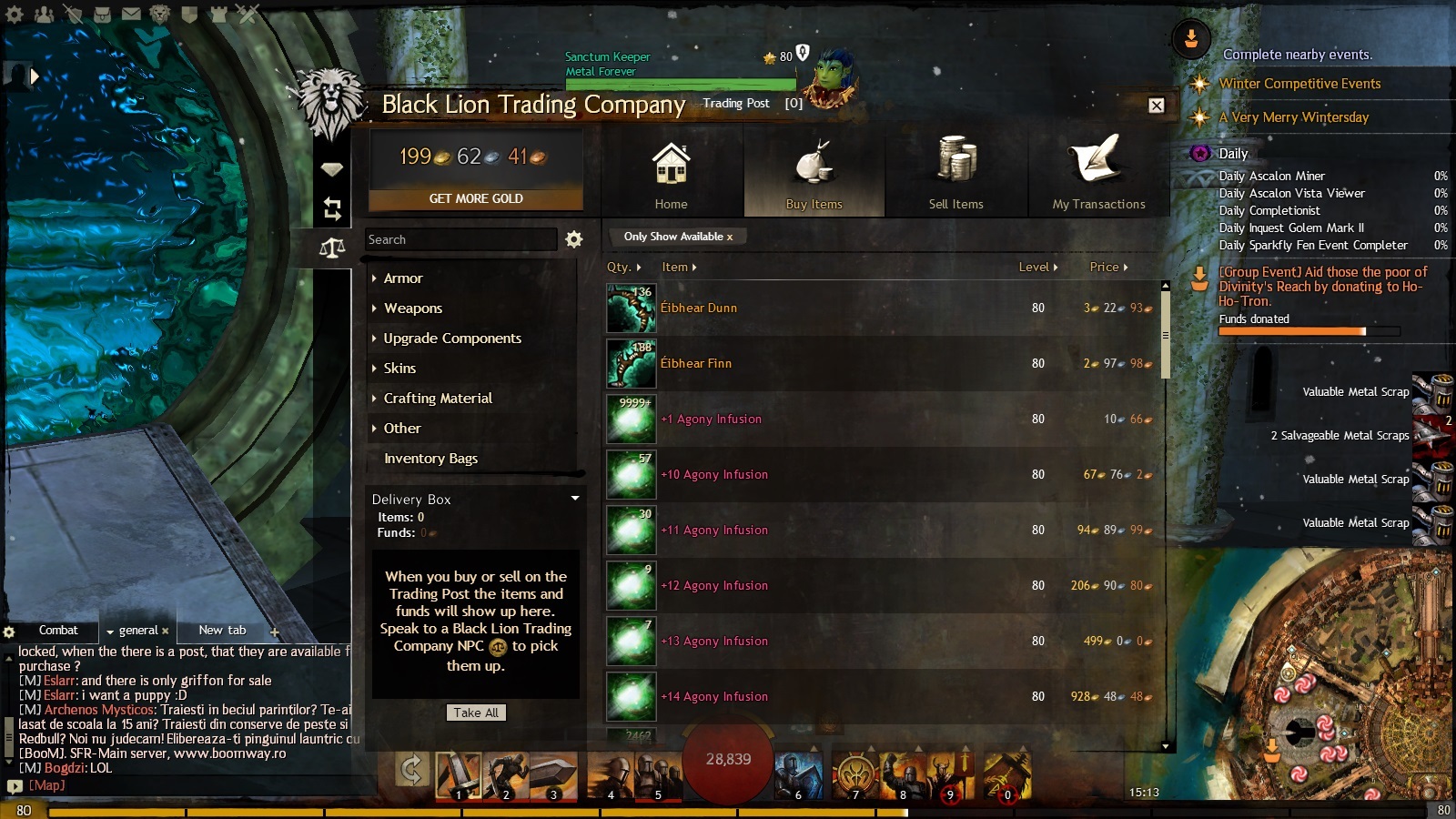This screenshot has width=1456, height=819.
Task: Click Take All in the Delivery Box
Action: tap(476, 713)
